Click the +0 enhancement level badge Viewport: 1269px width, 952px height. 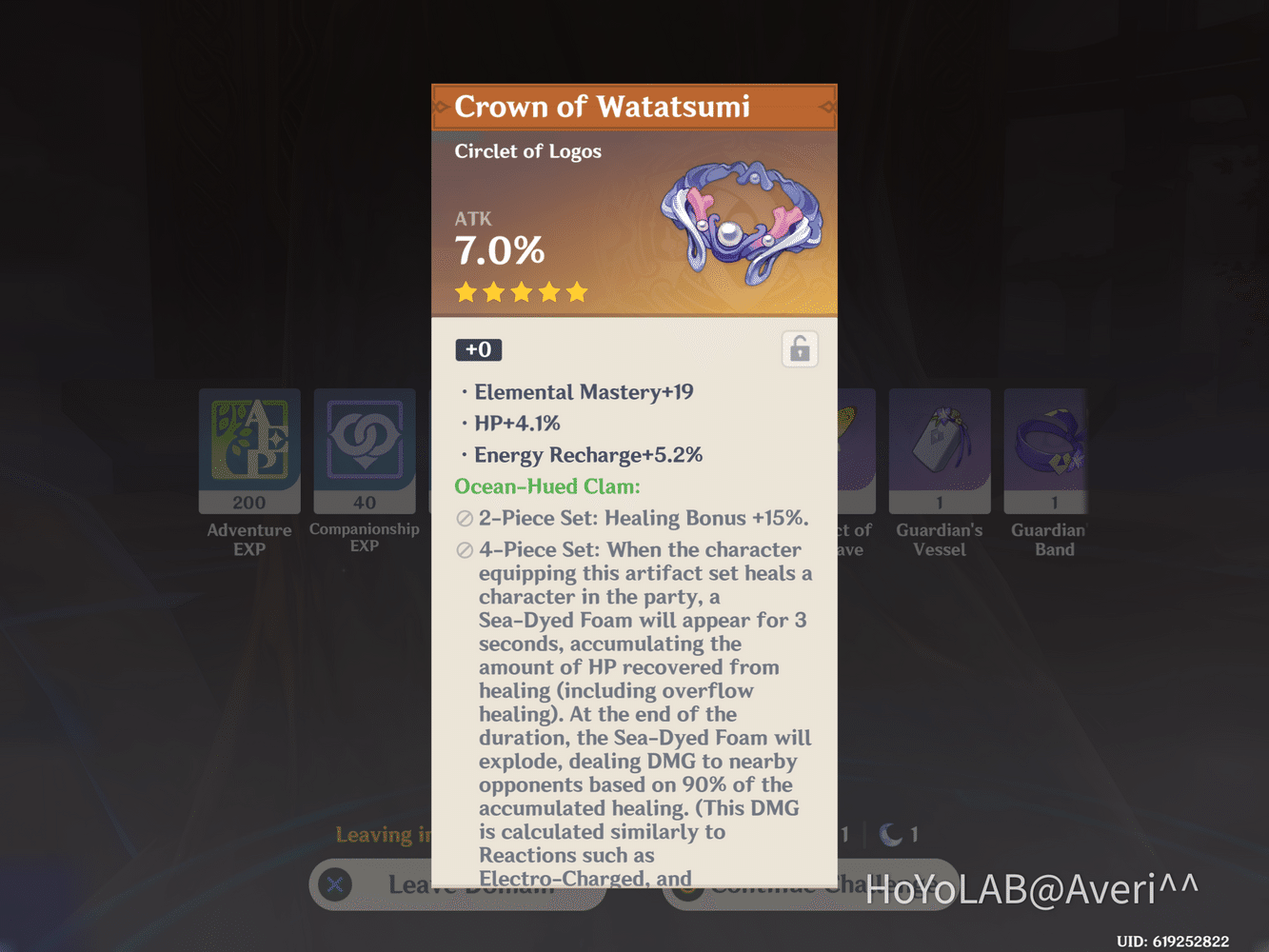point(478,349)
